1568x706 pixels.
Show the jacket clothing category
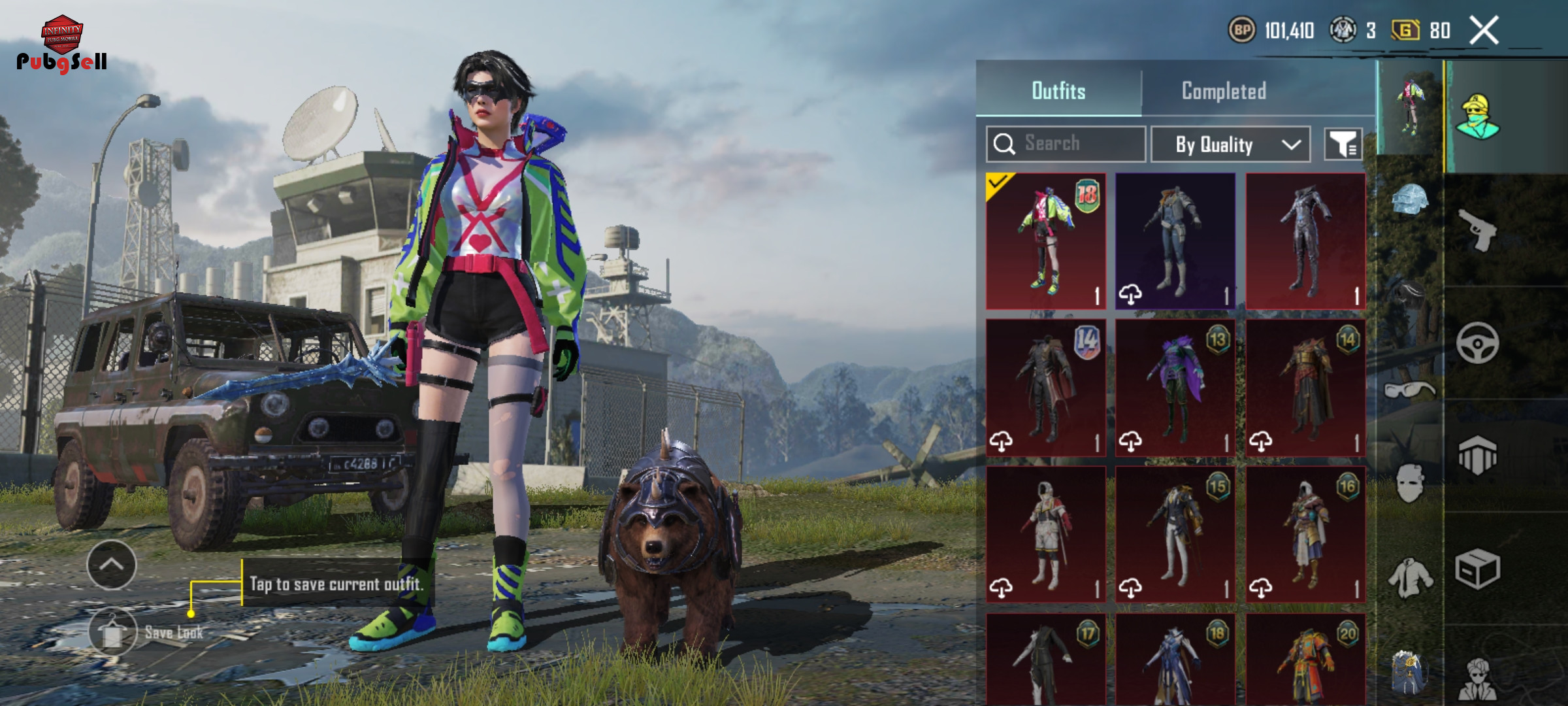[x=1411, y=577]
